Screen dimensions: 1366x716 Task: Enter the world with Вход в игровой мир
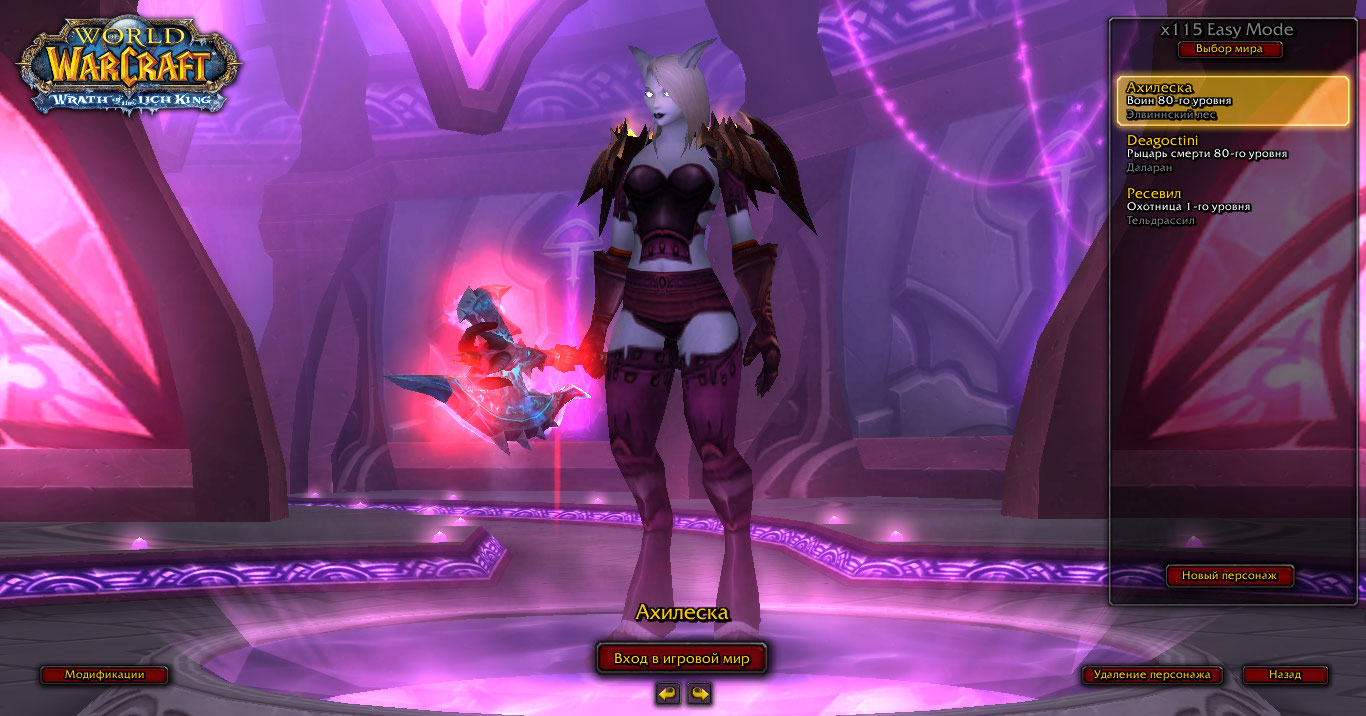[x=682, y=658]
